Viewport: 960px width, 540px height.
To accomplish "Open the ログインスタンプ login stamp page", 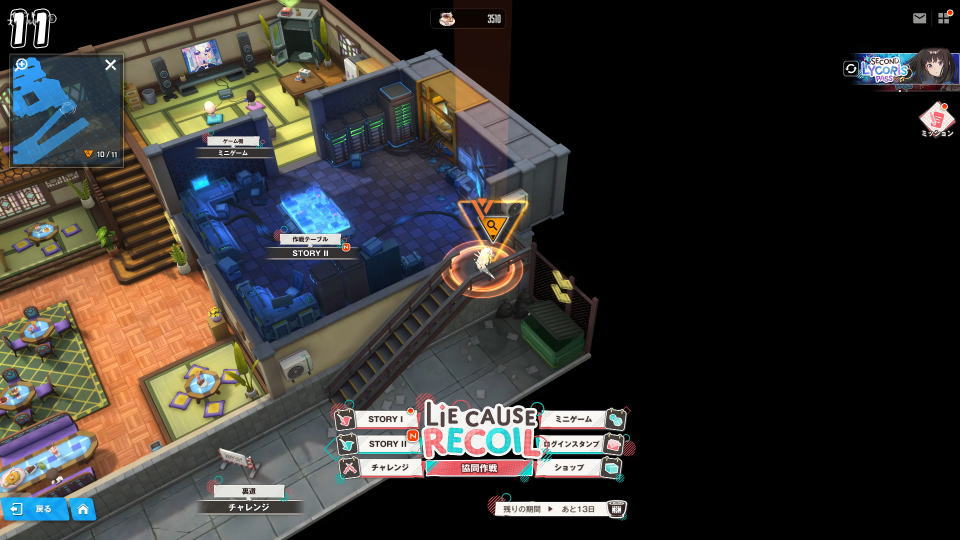I will 571,444.
